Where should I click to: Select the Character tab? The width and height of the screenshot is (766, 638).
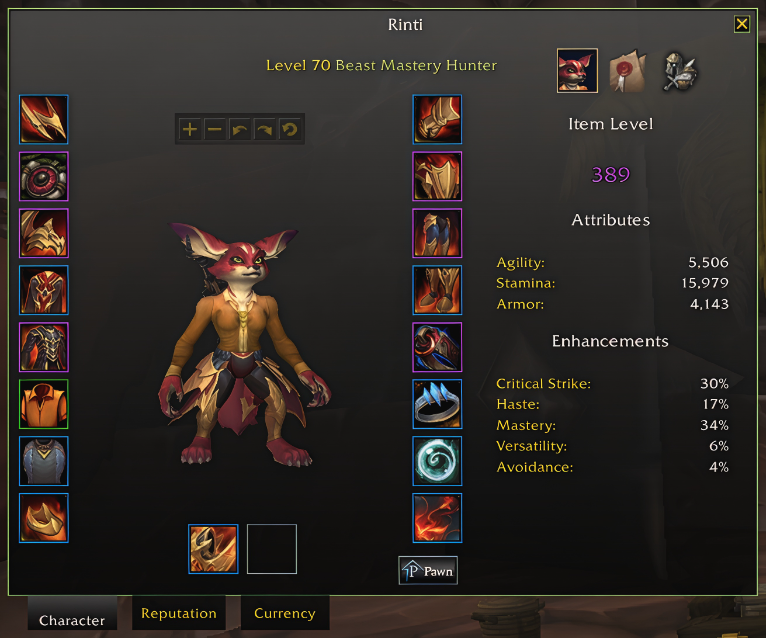(72, 620)
